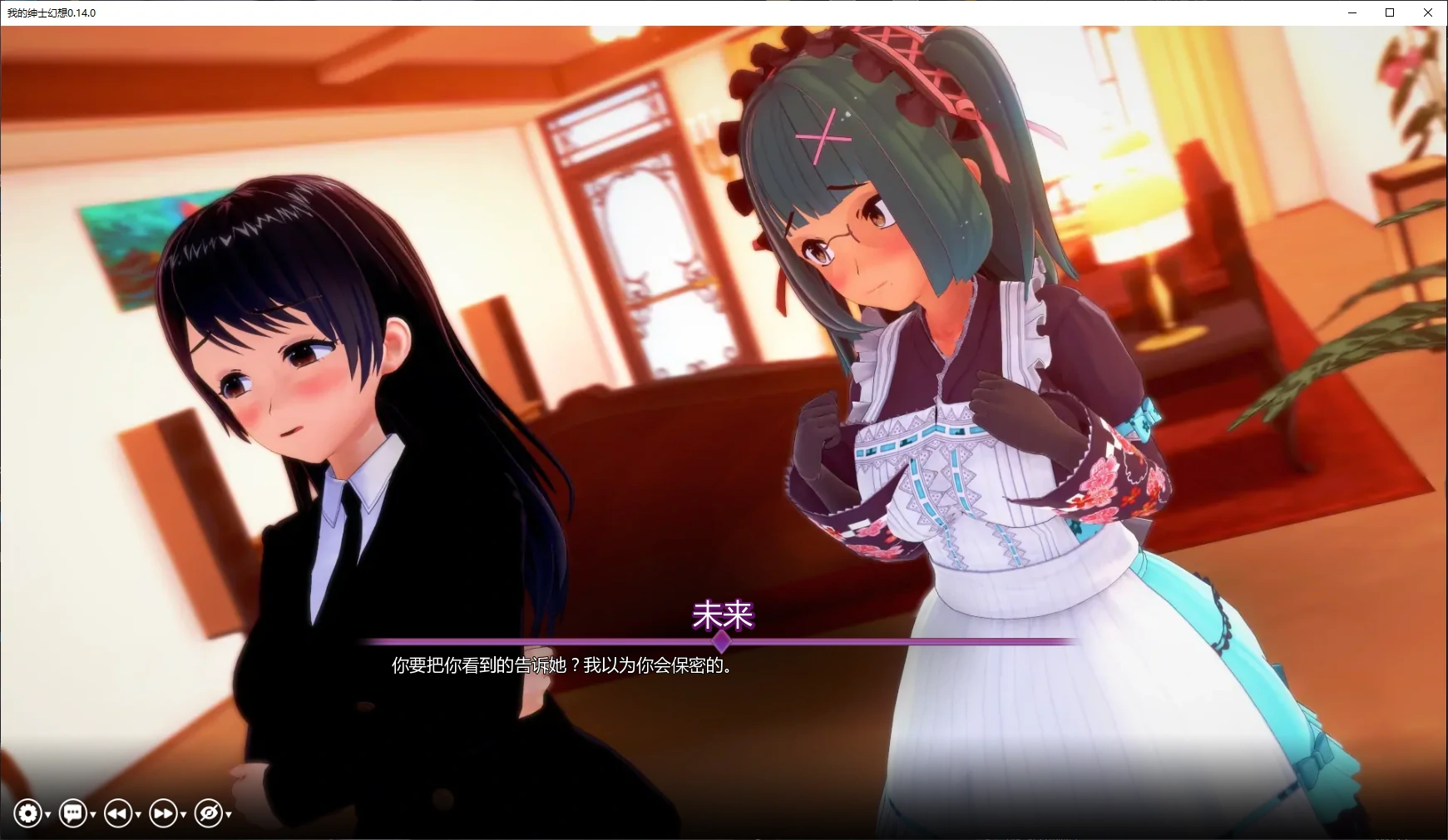Toggle skip mode via the fast-forward control

coord(166,814)
